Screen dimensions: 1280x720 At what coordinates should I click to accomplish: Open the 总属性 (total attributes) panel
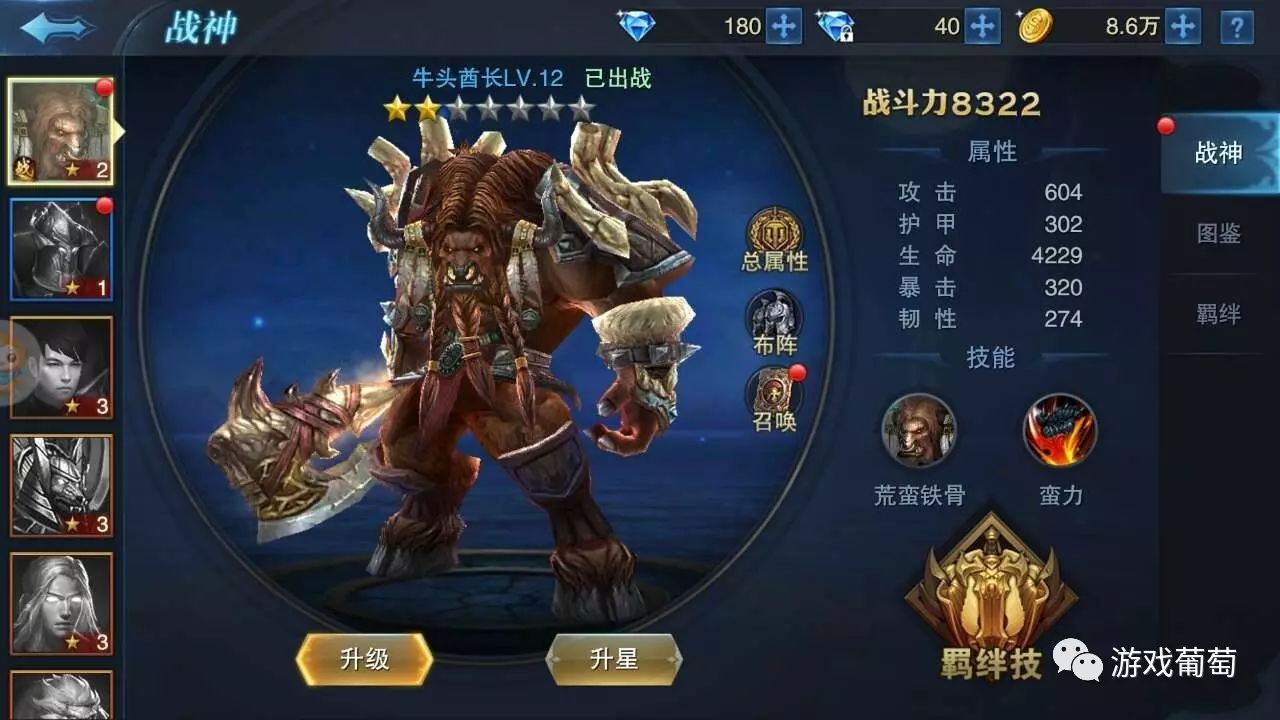tap(770, 238)
